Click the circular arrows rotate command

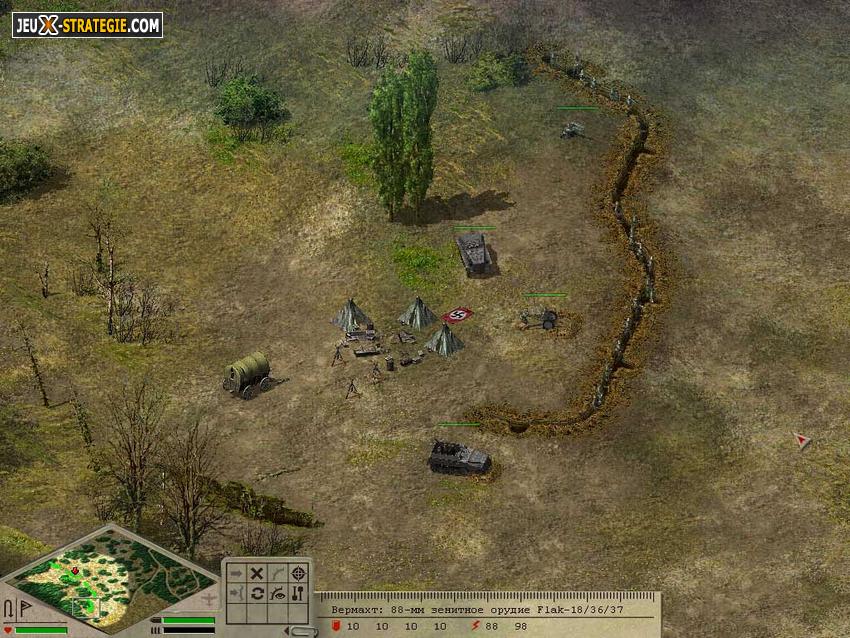click(x=257, y=593)
